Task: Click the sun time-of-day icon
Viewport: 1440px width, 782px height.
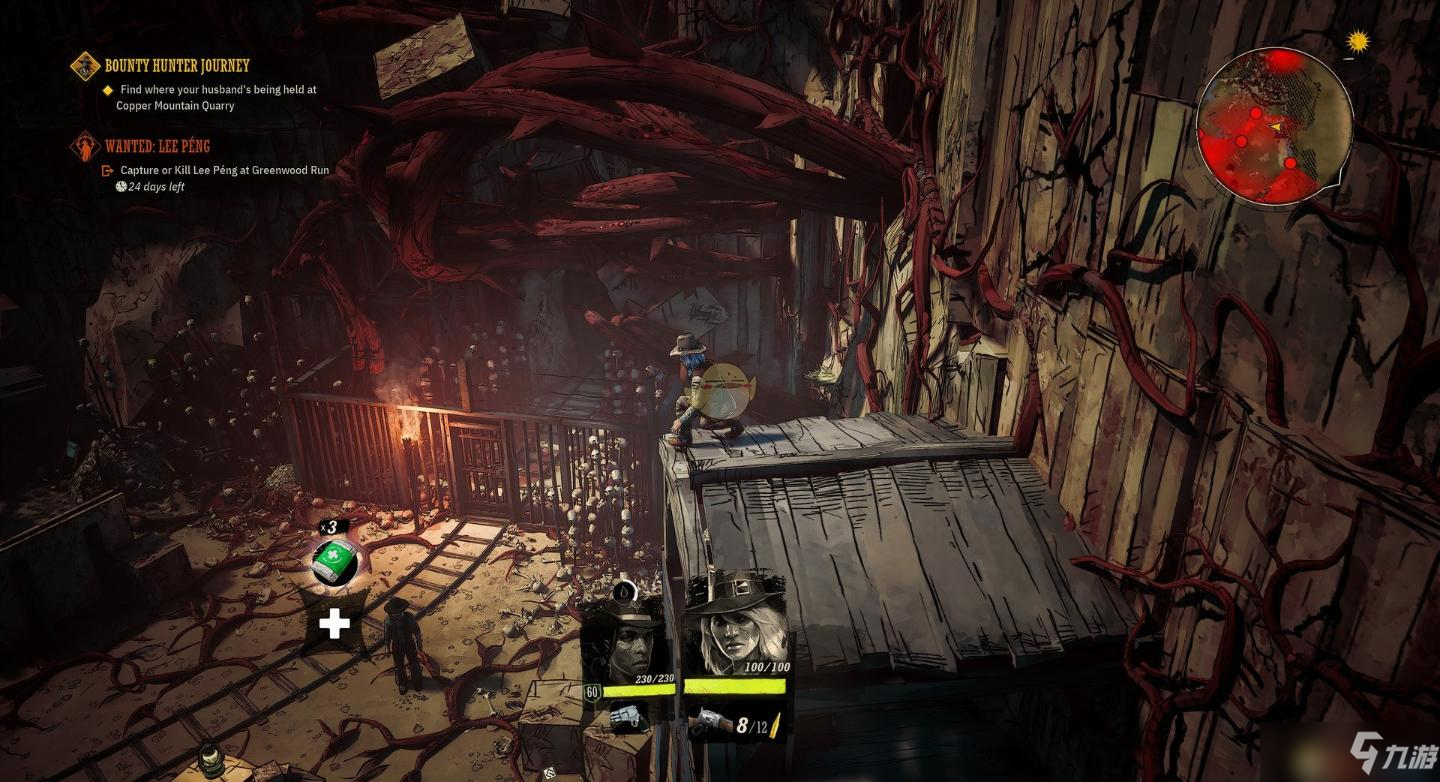Action: 1357,41
